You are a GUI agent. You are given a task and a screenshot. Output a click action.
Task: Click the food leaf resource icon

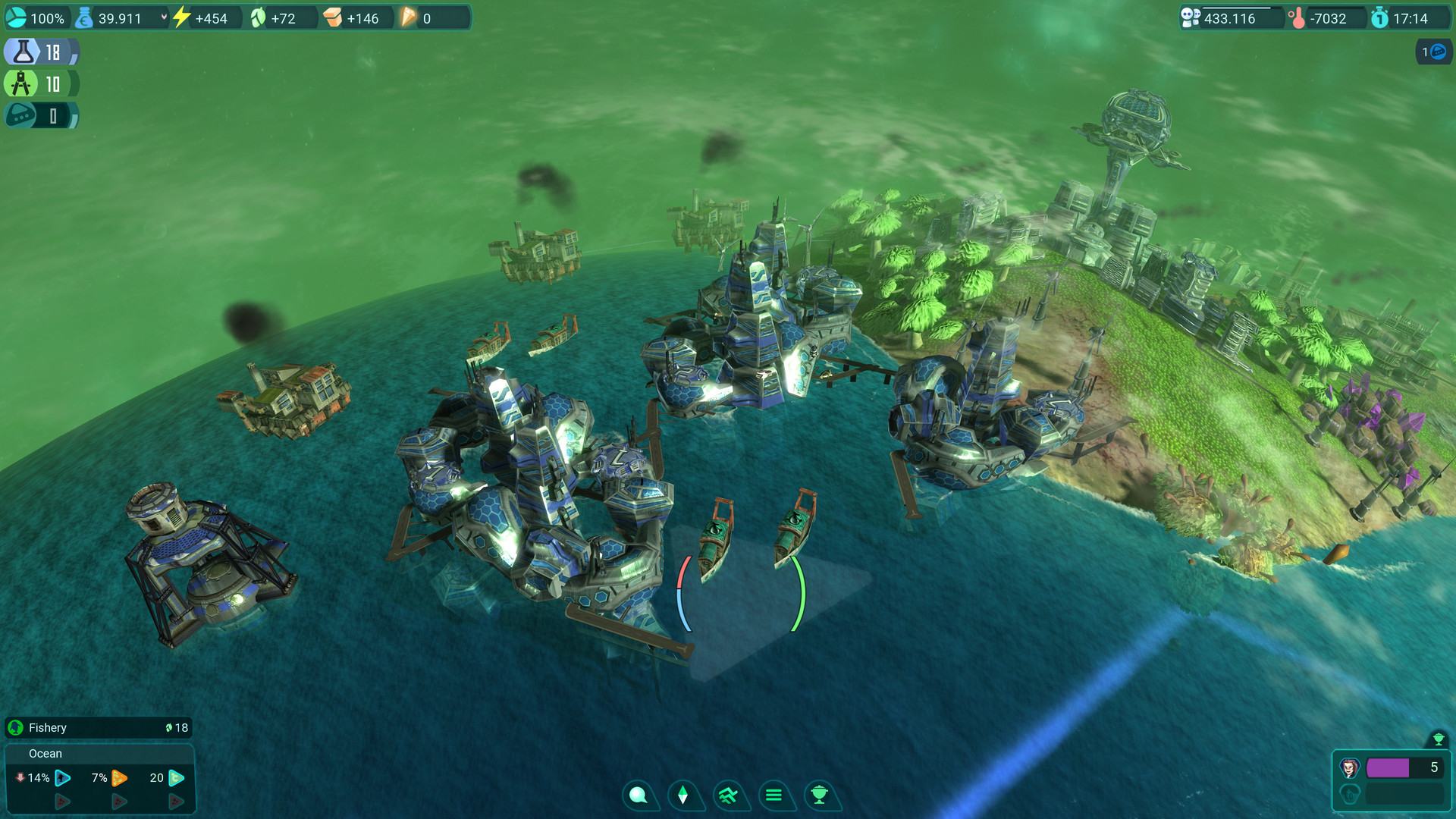259,17
